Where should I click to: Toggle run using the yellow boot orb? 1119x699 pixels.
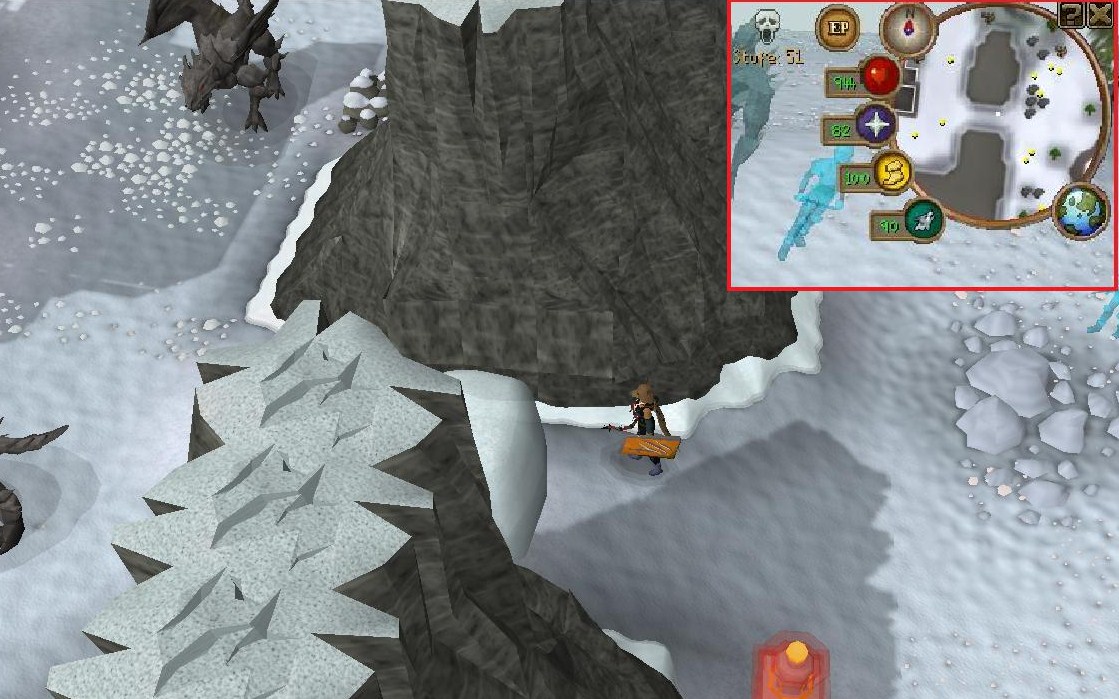tap(891, 173)
